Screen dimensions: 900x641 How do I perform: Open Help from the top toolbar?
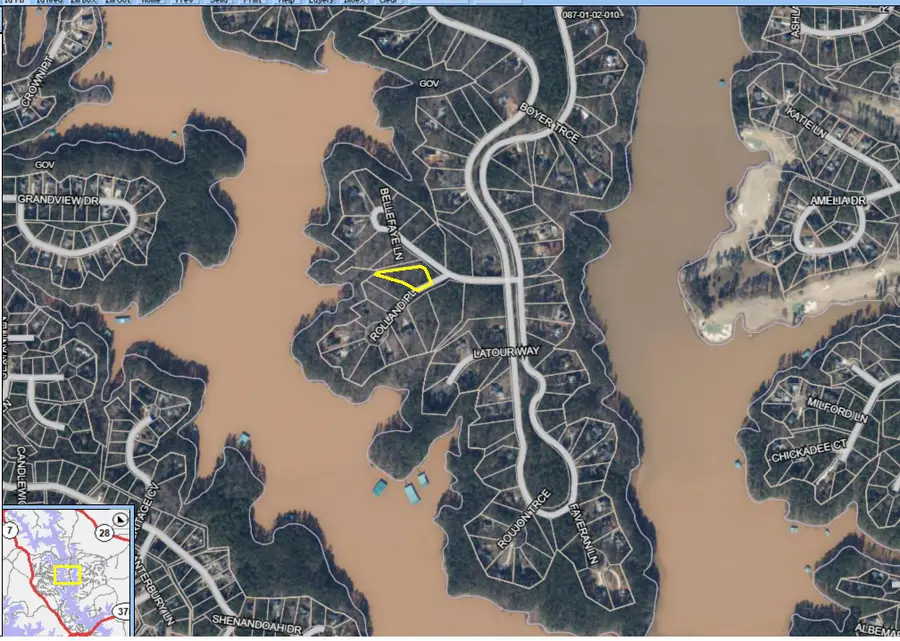[x=286, y=2]
